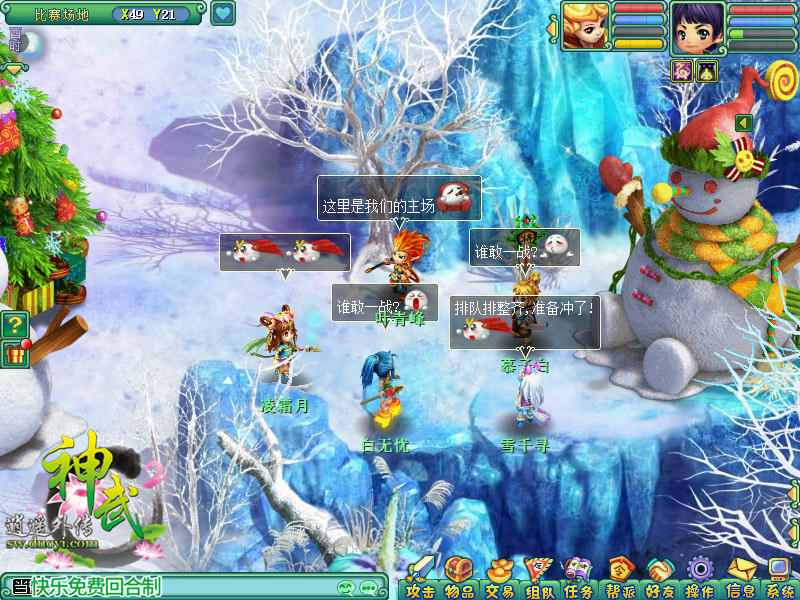Open the 系统 system settings
Image resolution: width=800 pixels, height=600 pixels.
coord(779,578)
